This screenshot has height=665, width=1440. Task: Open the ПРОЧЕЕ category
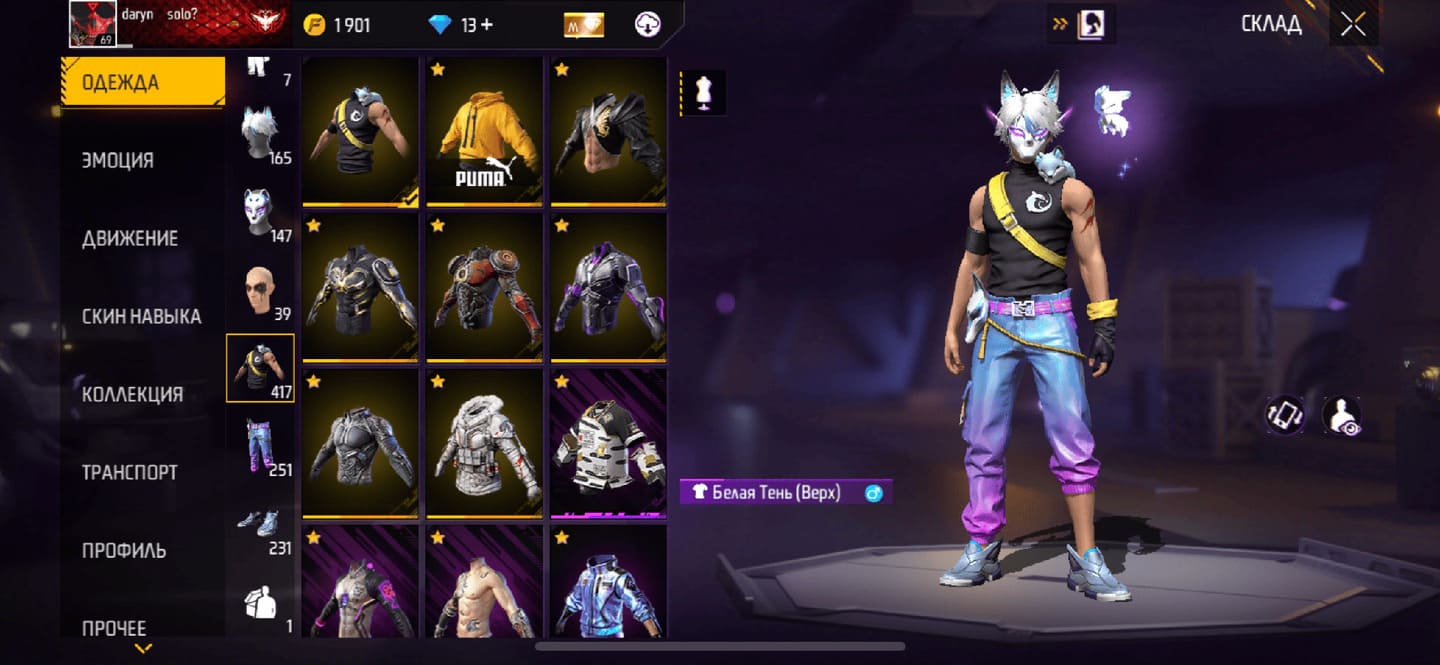click(114, 628)
